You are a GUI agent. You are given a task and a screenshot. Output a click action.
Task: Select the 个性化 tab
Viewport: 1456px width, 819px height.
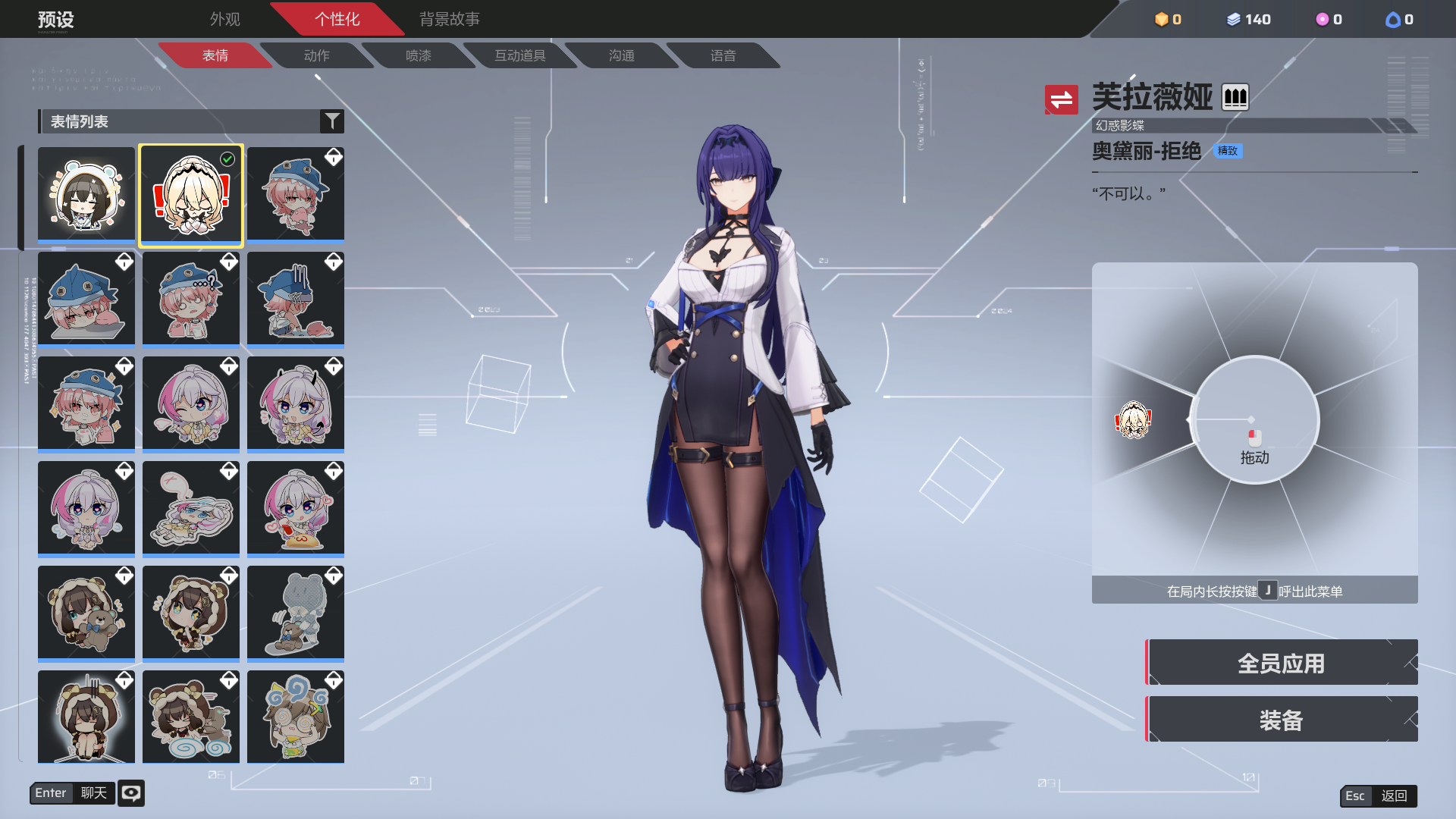pyautogui.click(x=337, y=19)
